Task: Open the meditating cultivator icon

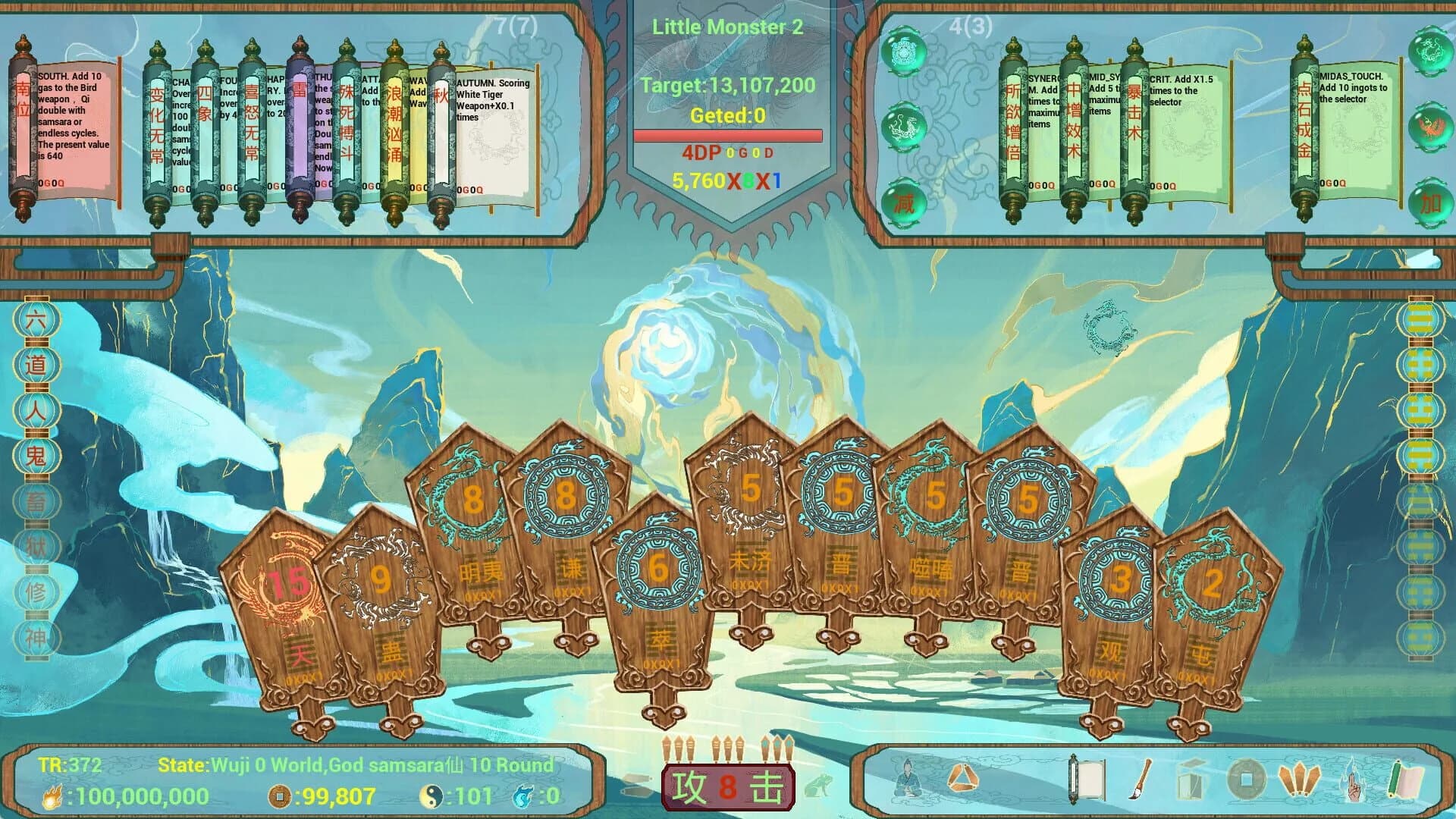Action: coord(905,782)
